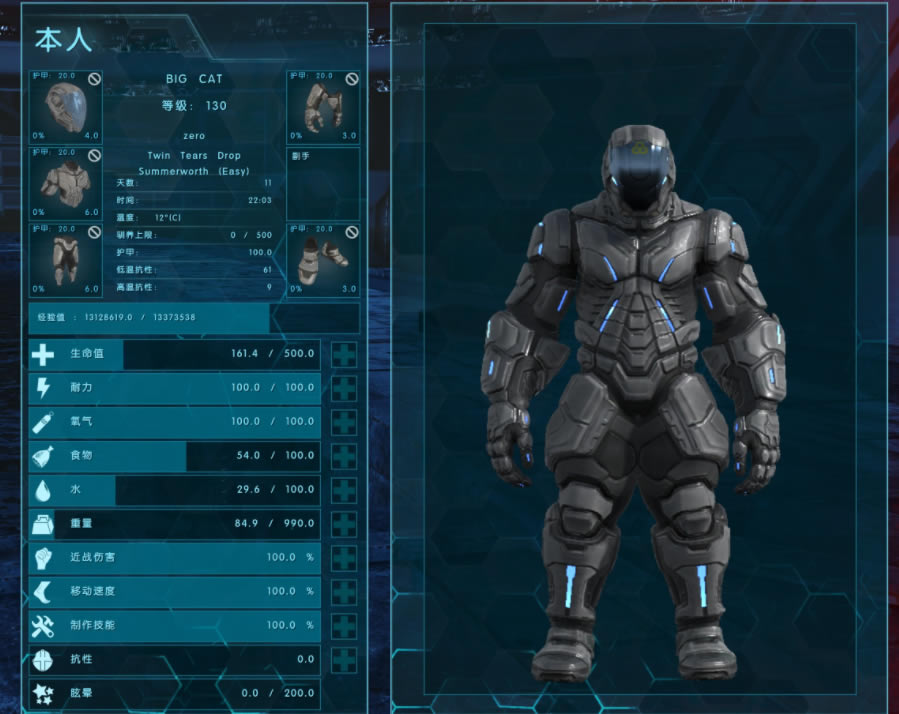This screenshot has width=899, height=714.
Task: Upgrade the 氧气 oxygen stat
Action: pyautogui.click(x=344, y=422)
